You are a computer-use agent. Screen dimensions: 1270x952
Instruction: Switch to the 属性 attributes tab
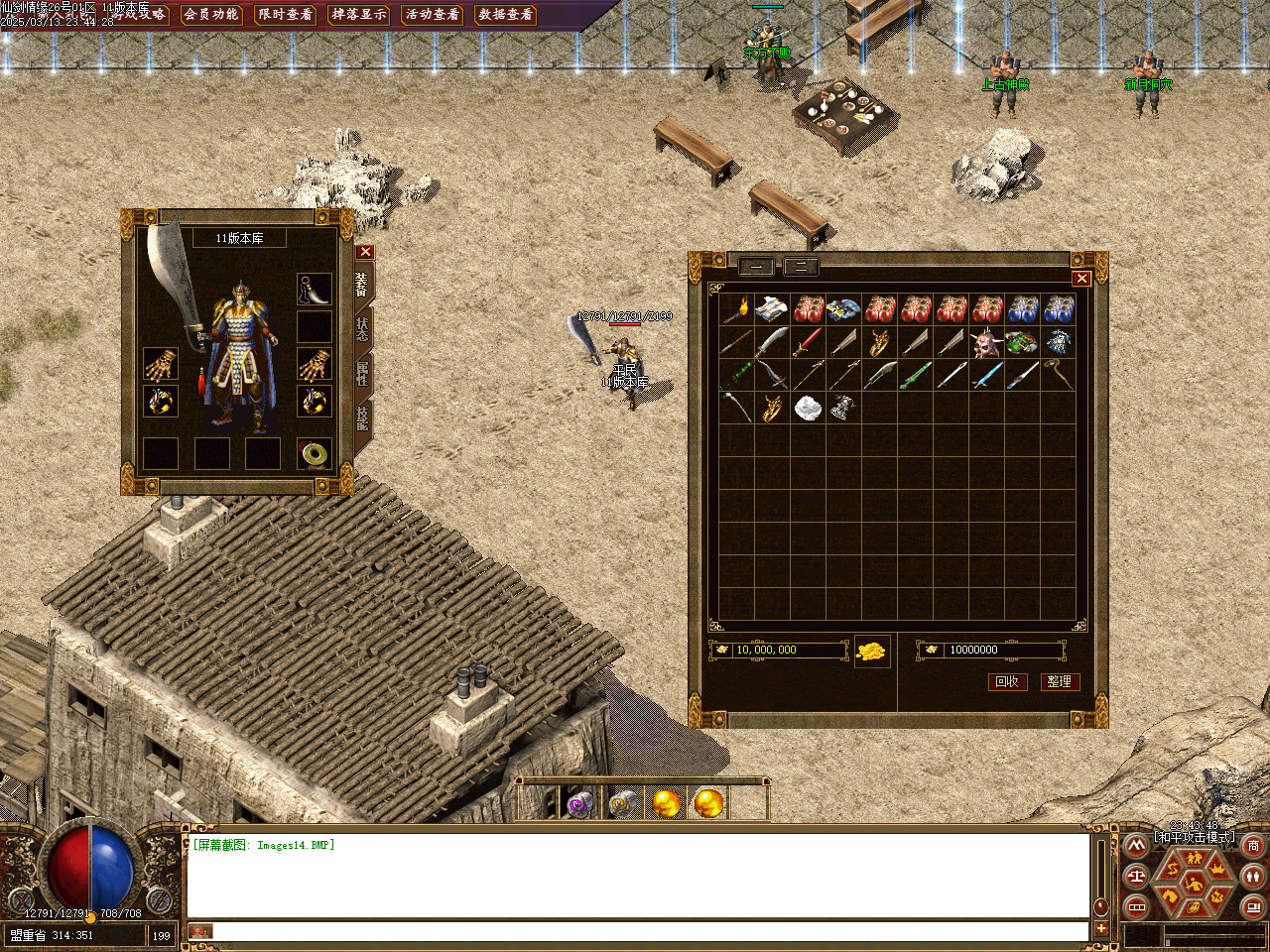(x=362, y=374)
